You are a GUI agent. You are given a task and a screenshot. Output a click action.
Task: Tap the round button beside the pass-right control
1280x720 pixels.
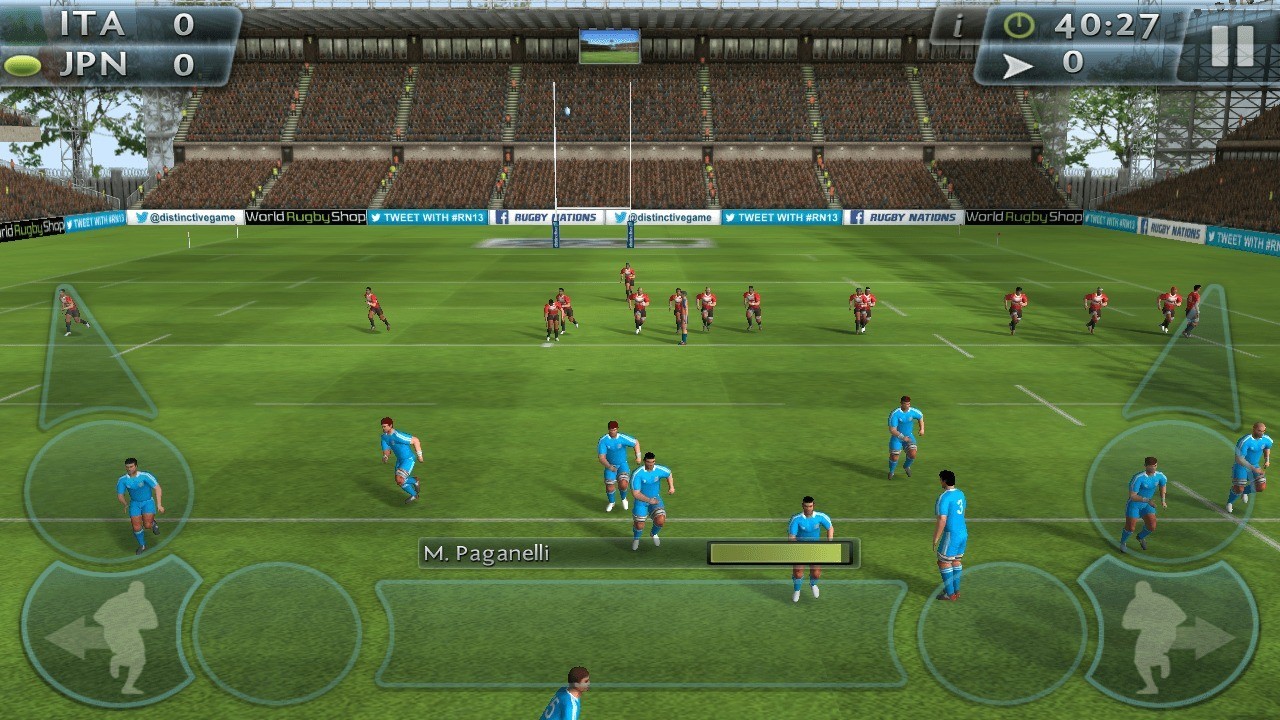1002,633
